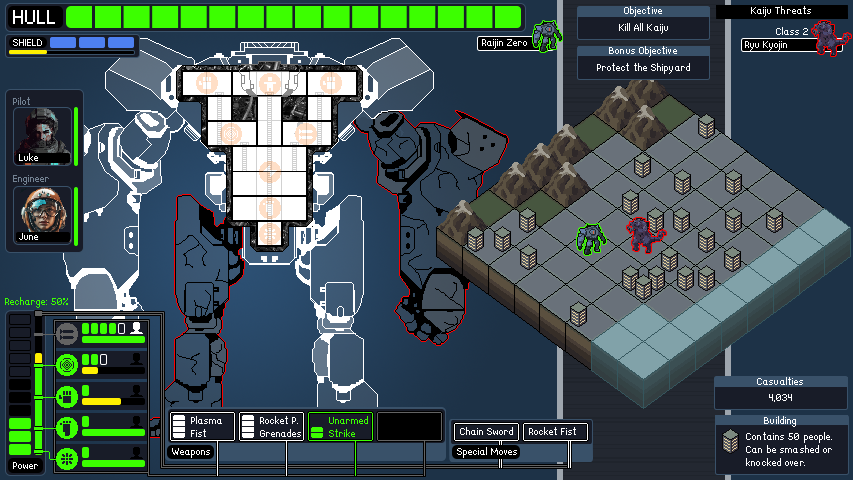Screen dimensions: 853x480
Task: Select the Plasma Fist weapon
Action: (203, 426)
